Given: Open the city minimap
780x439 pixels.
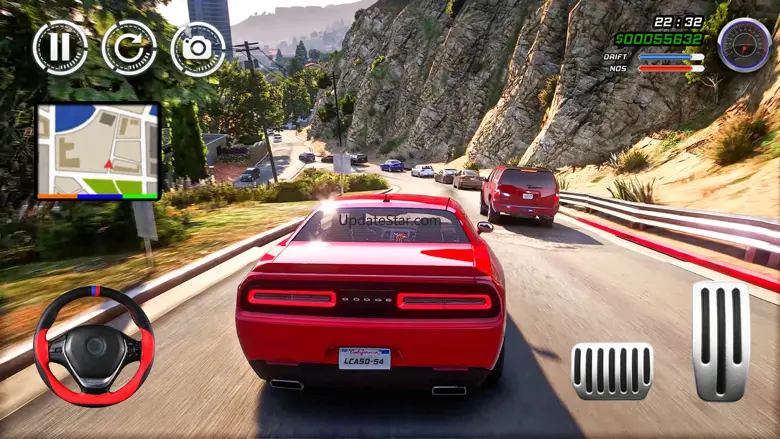Looking at the screenshot, I should click(x=98, y=151).
